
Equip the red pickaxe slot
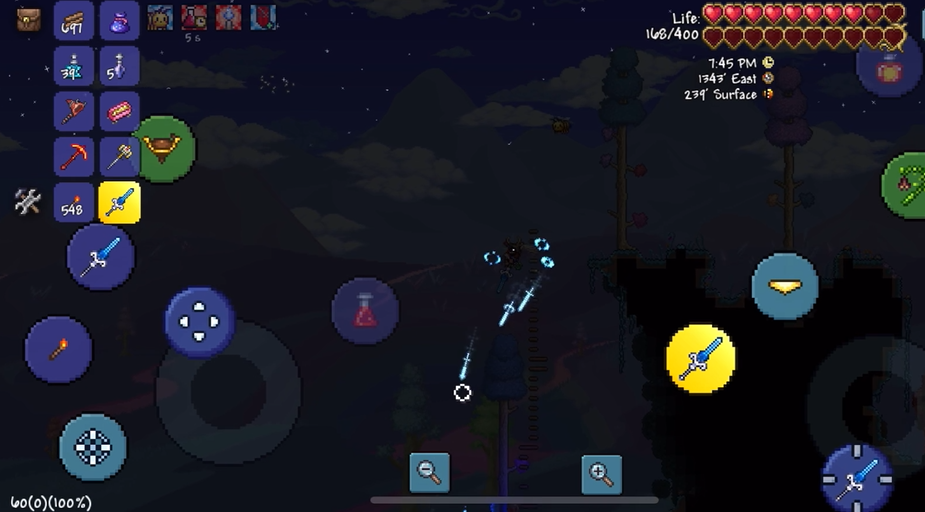tap(74, 157)
